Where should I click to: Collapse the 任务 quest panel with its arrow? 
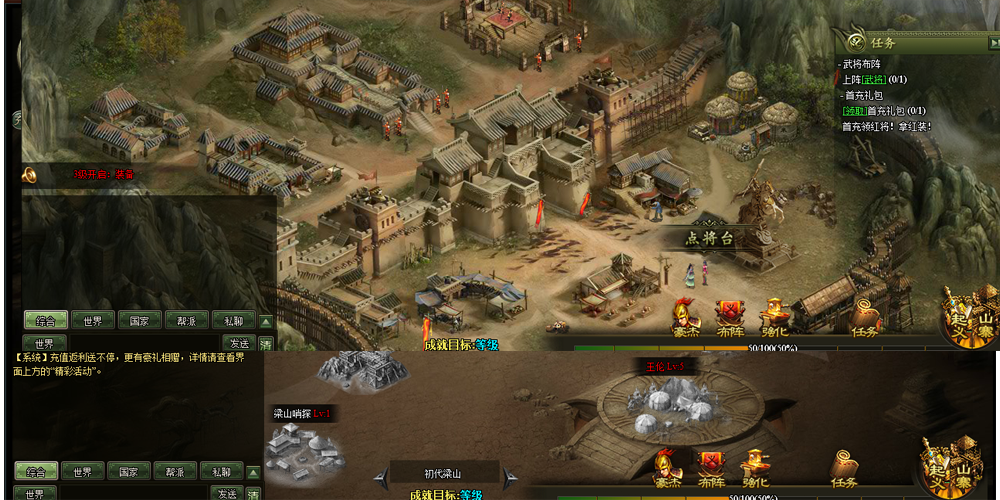pyautogui.click(x=993, y=42)
